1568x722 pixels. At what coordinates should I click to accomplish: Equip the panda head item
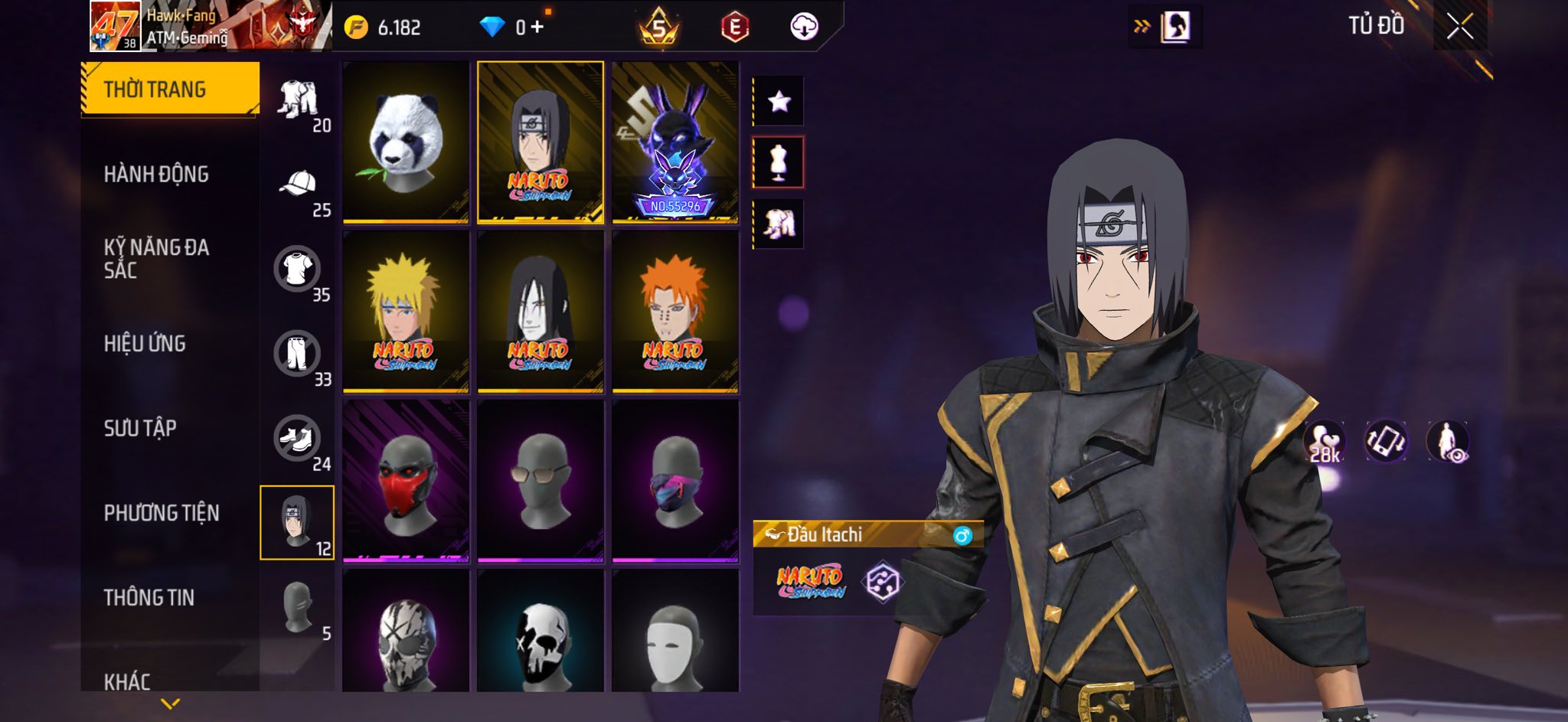(405, 142)
